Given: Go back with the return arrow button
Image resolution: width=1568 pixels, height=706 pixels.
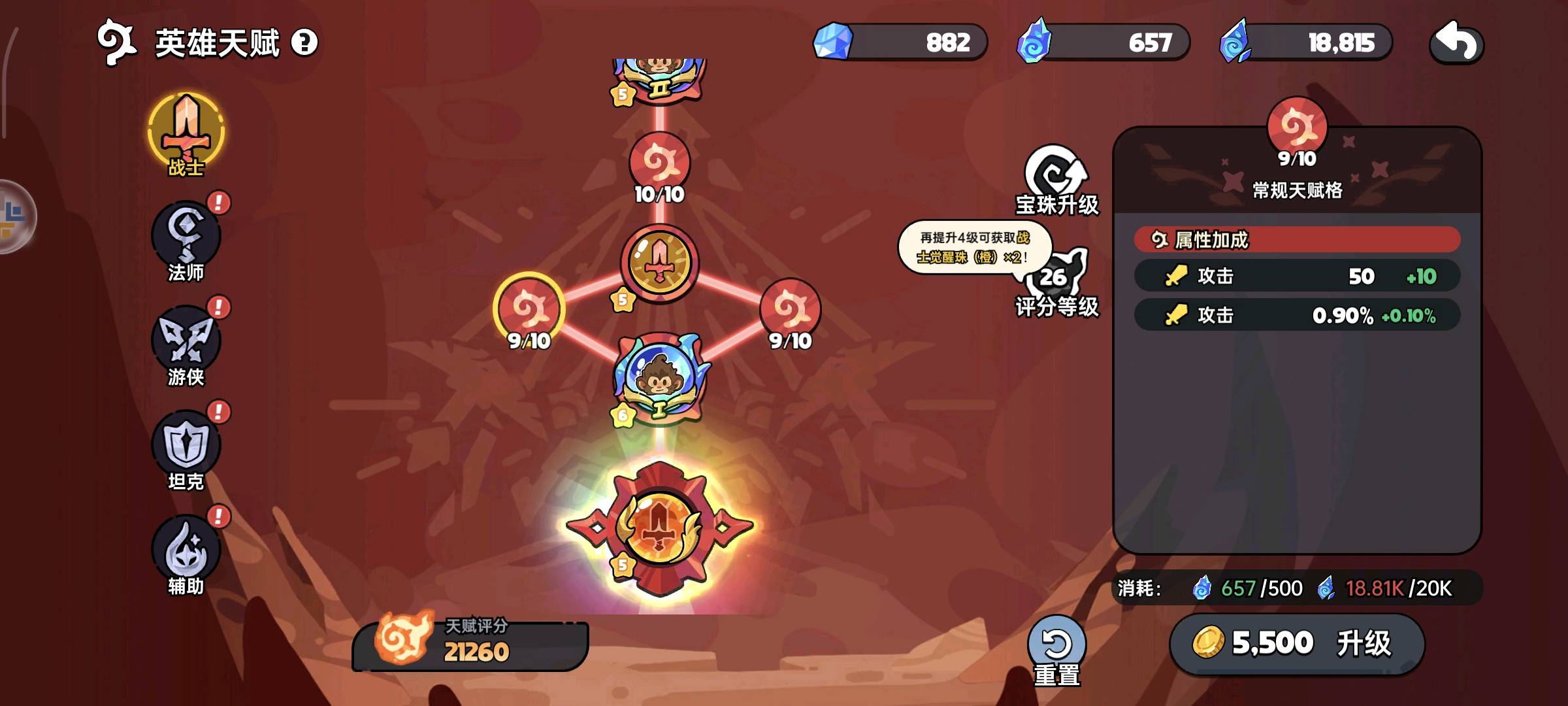Looking at the screenshot, I should [1456, 43].
